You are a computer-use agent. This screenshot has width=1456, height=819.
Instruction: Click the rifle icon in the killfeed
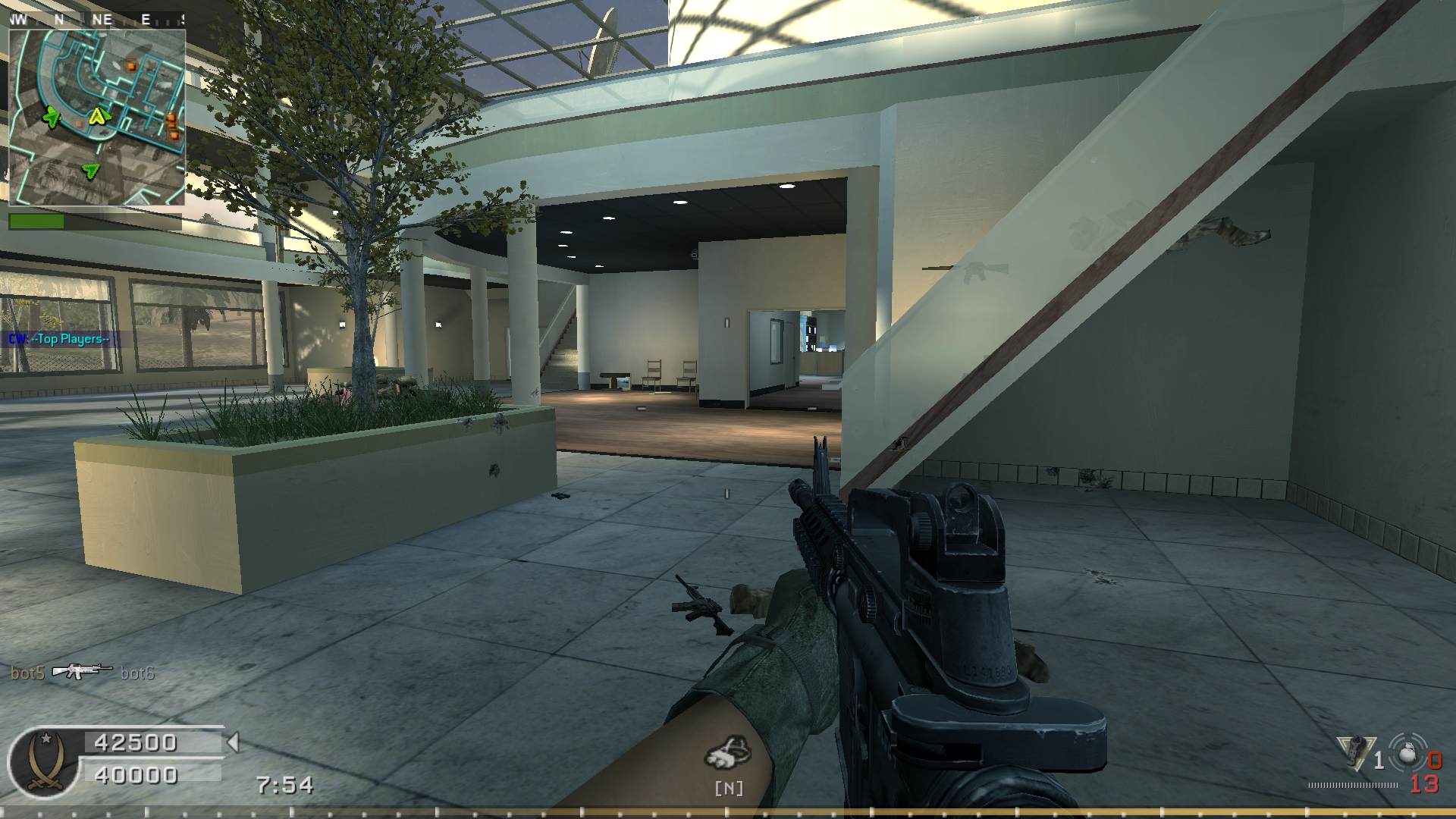pos(80,671)
